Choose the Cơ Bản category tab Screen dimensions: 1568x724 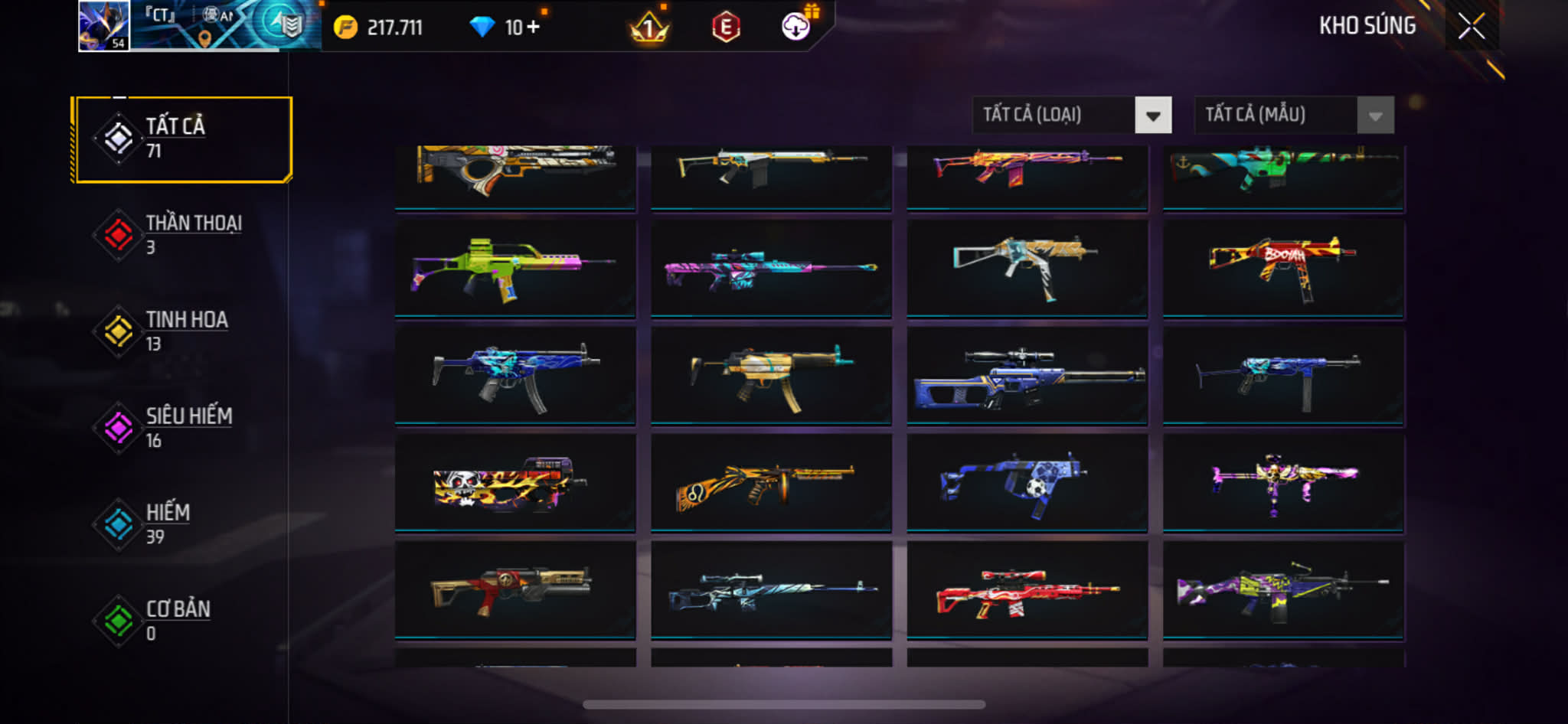183,621
